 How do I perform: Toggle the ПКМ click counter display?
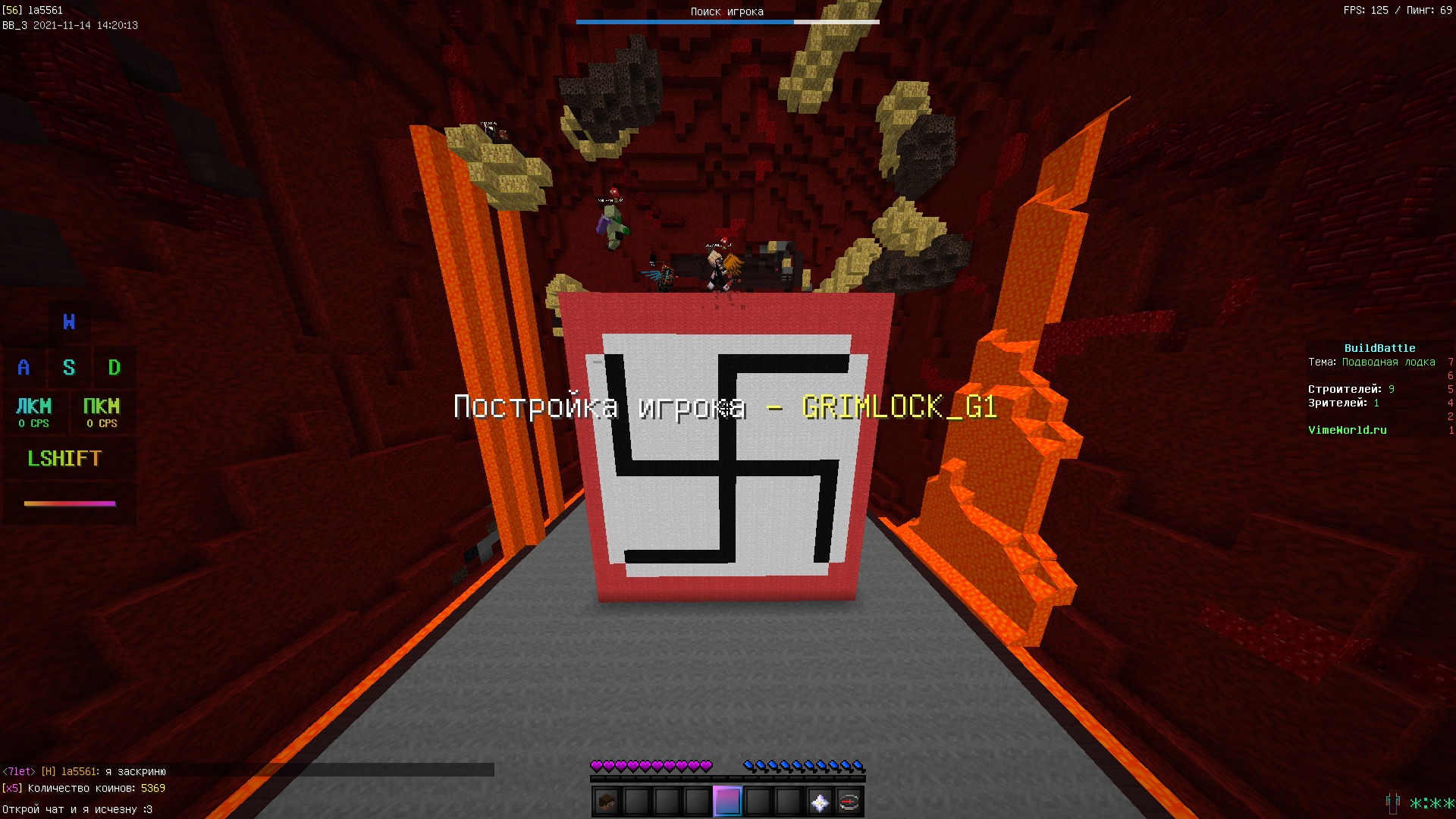[103, 412]
